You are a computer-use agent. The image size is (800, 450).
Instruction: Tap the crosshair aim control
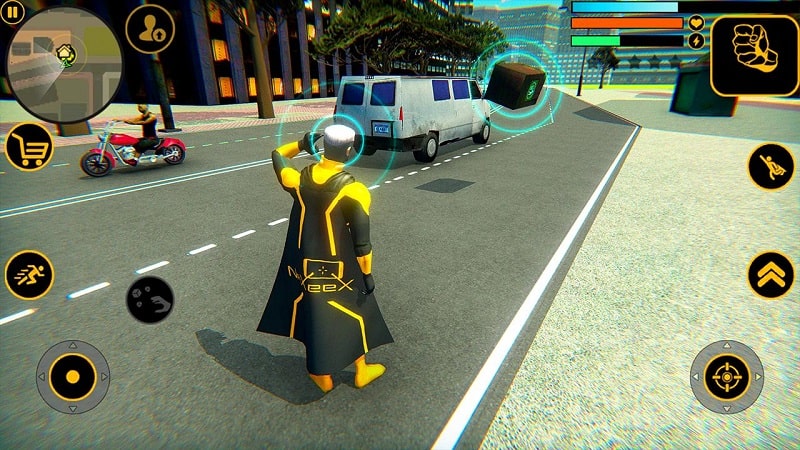(x=727, y=377)
